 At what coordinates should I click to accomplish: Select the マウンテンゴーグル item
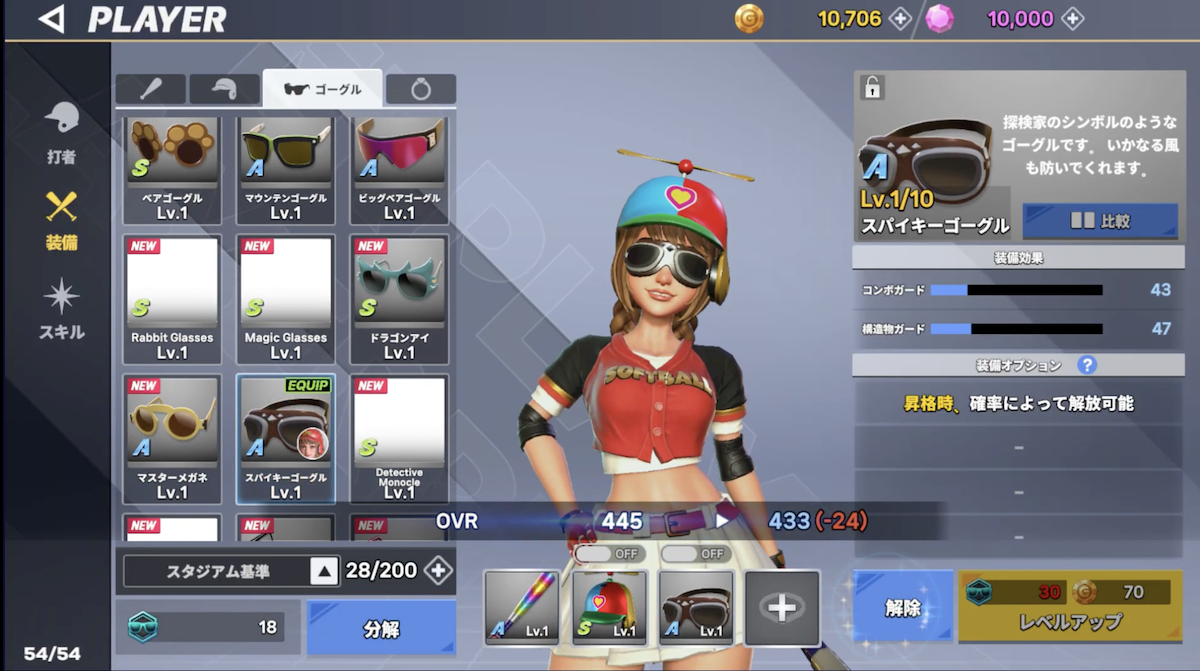(x=286, y=168)
